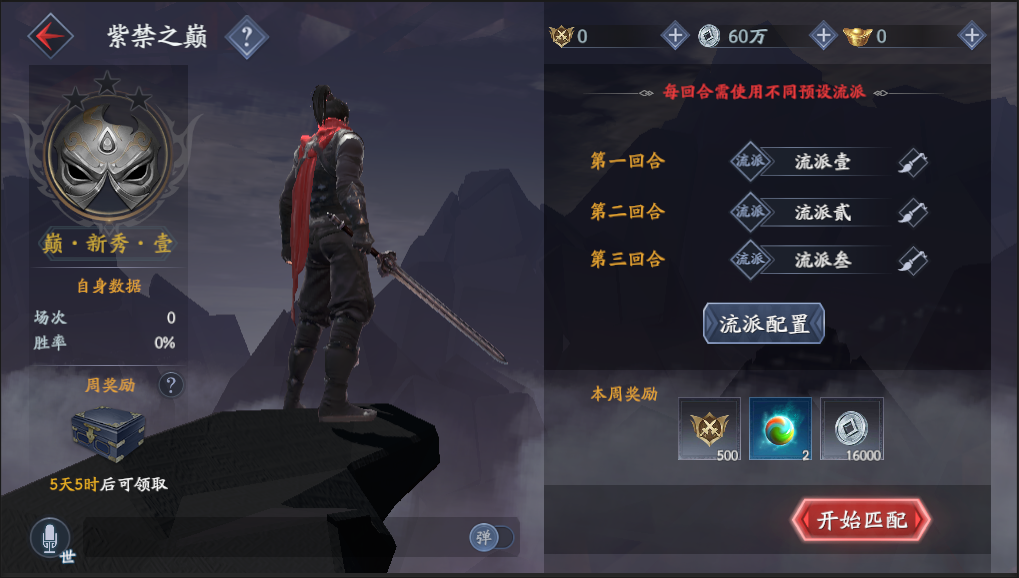
Task: Edit the first round's style with brush icon
Action: (x=910, y=162)
